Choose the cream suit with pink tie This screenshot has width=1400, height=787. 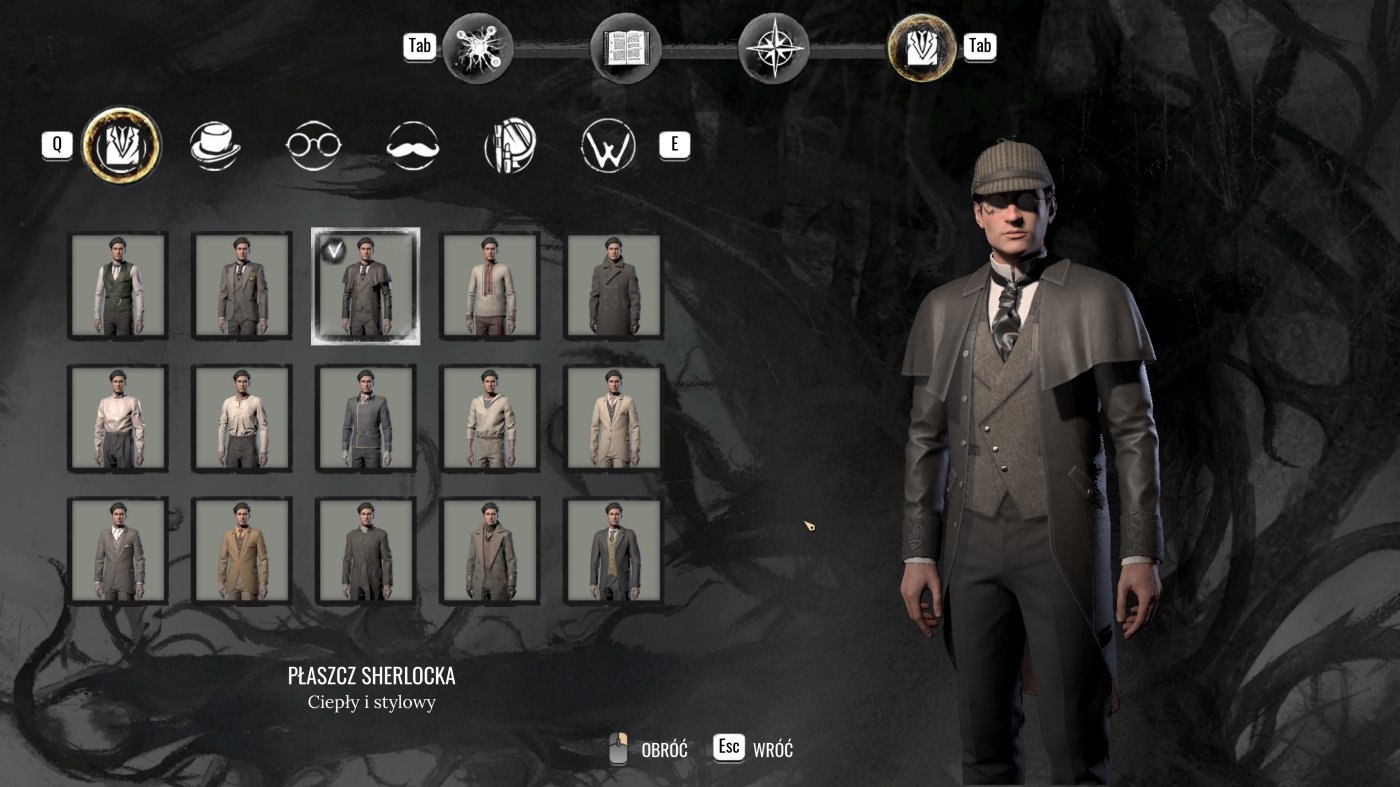point(614,418)
